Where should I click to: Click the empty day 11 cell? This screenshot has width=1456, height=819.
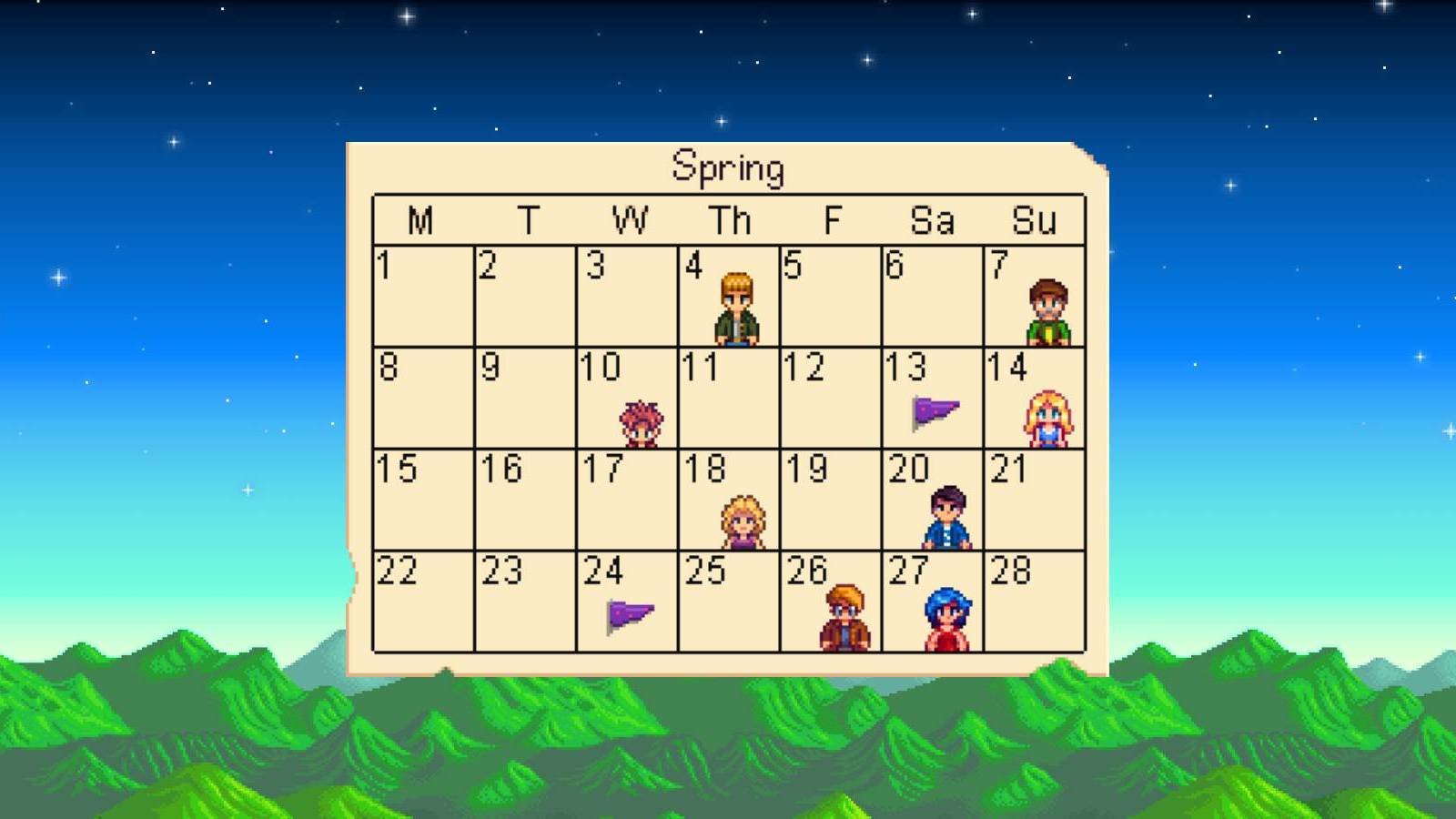(x=728, y=396)
